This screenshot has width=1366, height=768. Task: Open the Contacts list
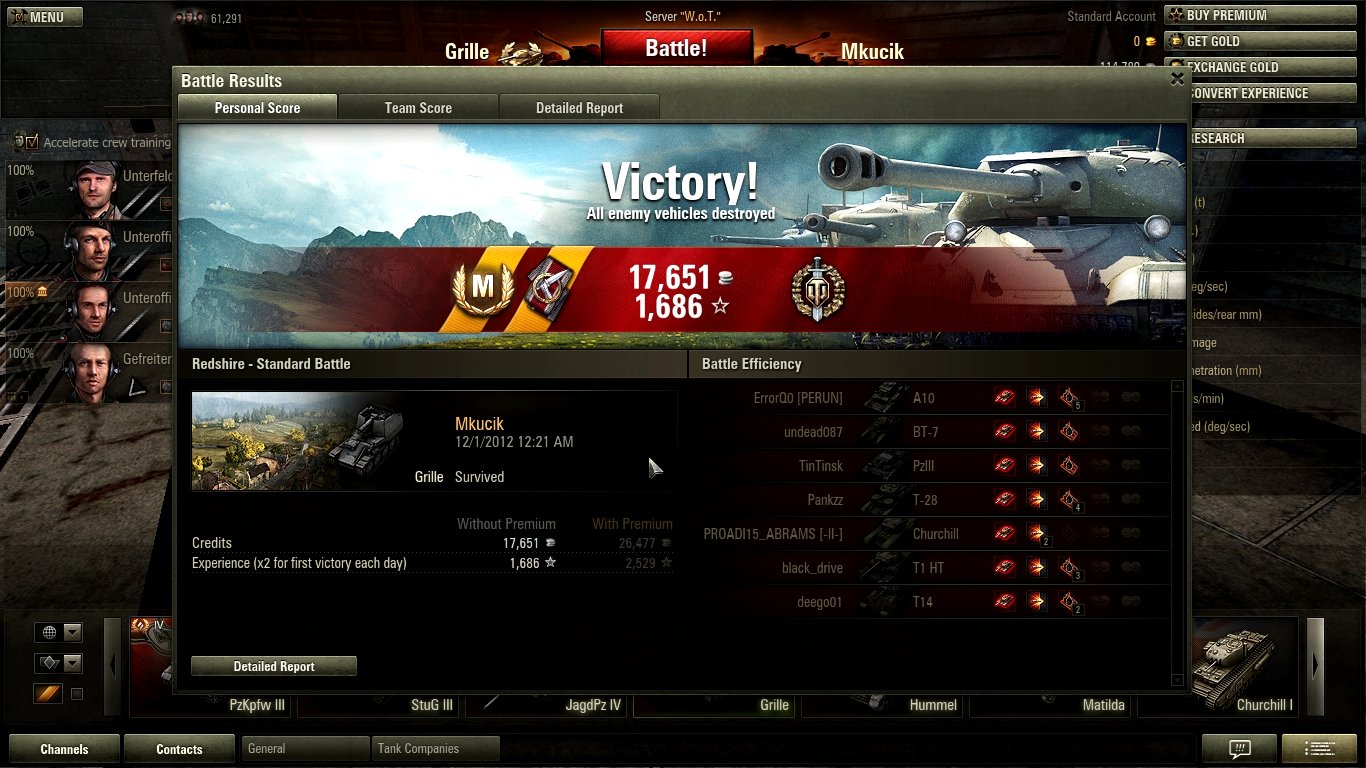point(179,749)
